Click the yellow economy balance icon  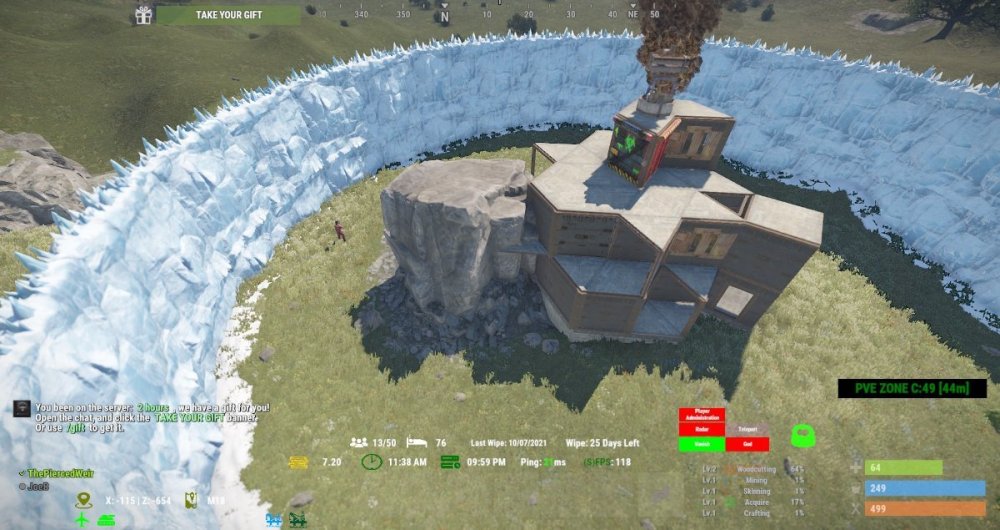[298, 462]
